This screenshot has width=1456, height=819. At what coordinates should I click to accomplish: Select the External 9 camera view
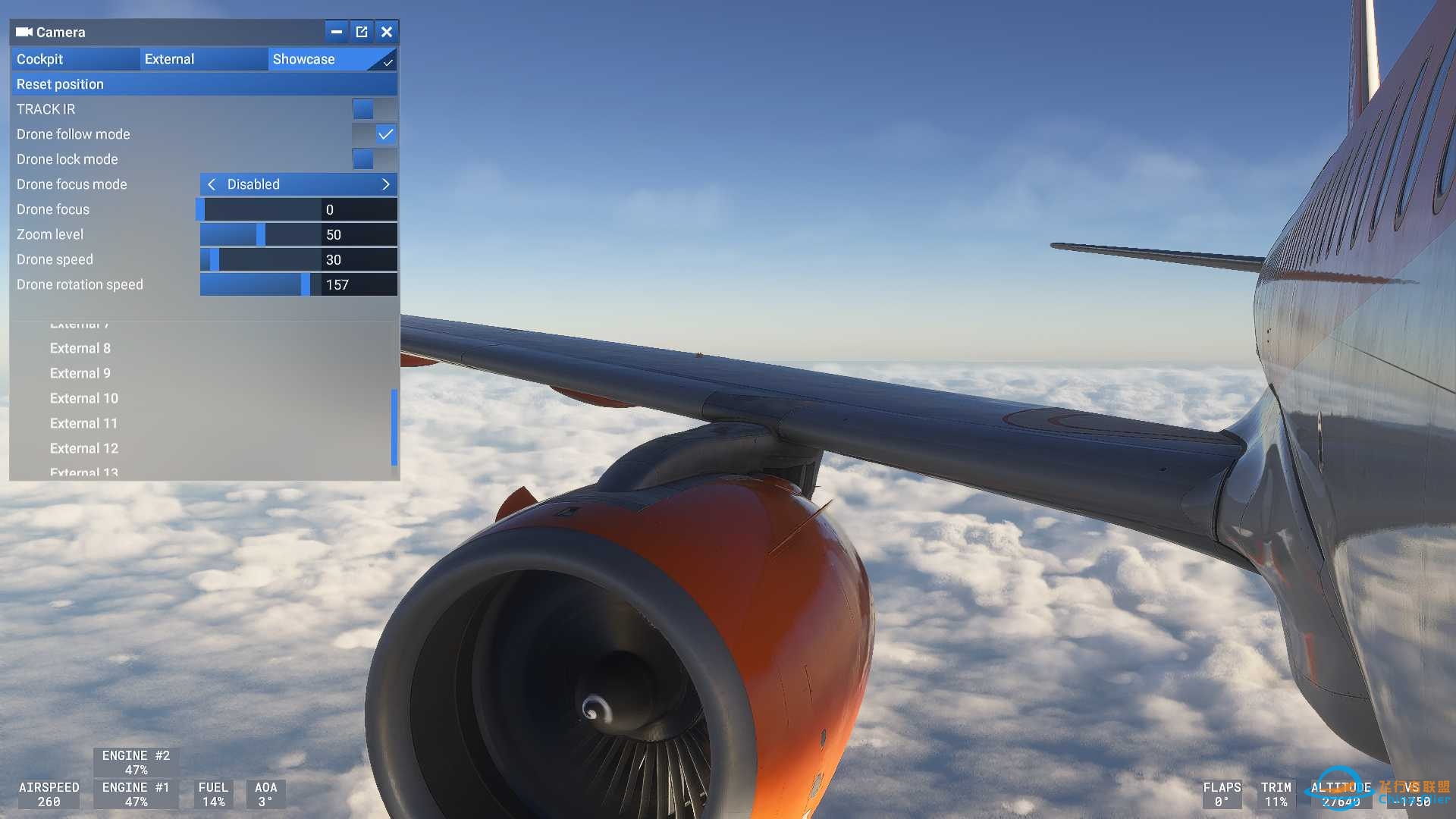pos(80,372)
